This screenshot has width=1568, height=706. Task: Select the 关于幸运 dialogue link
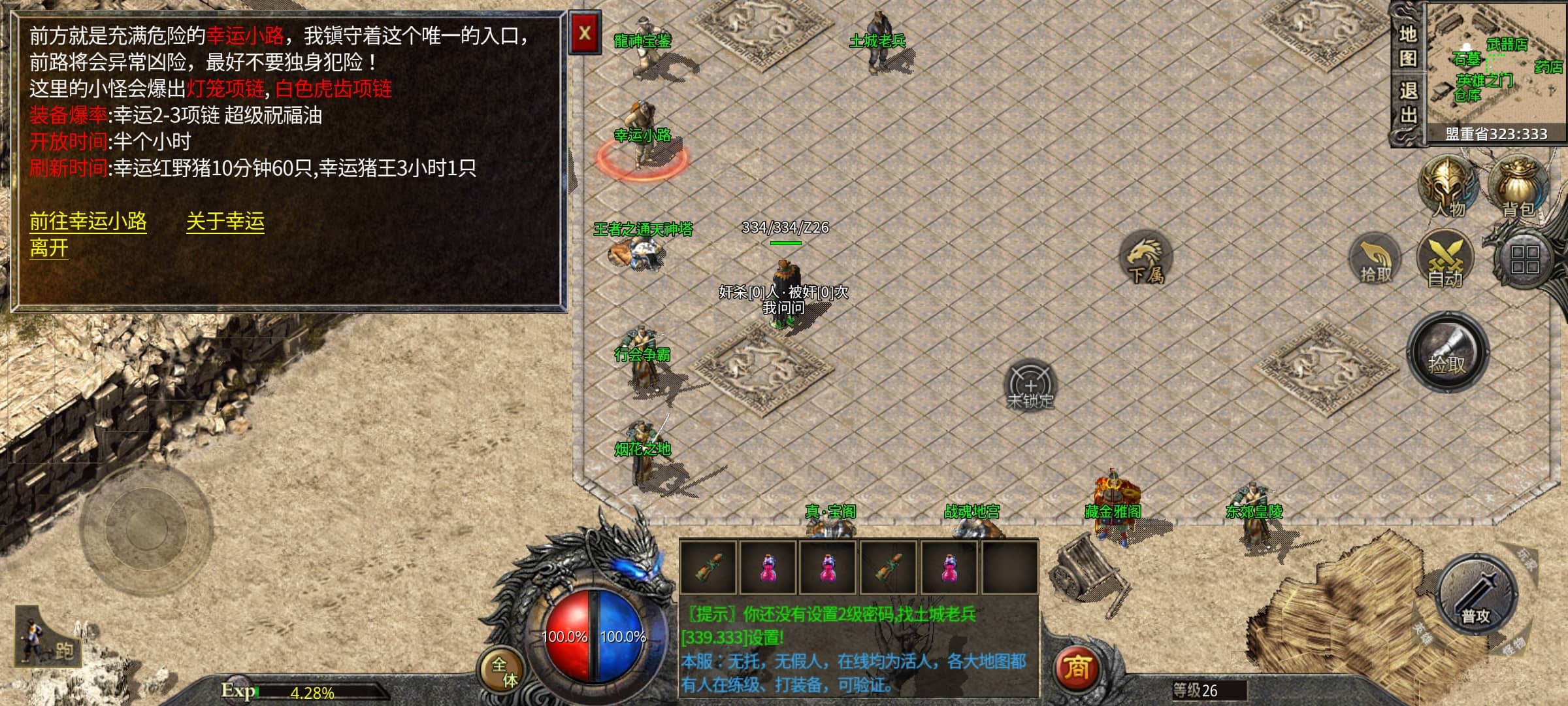[x=225, y=222]
